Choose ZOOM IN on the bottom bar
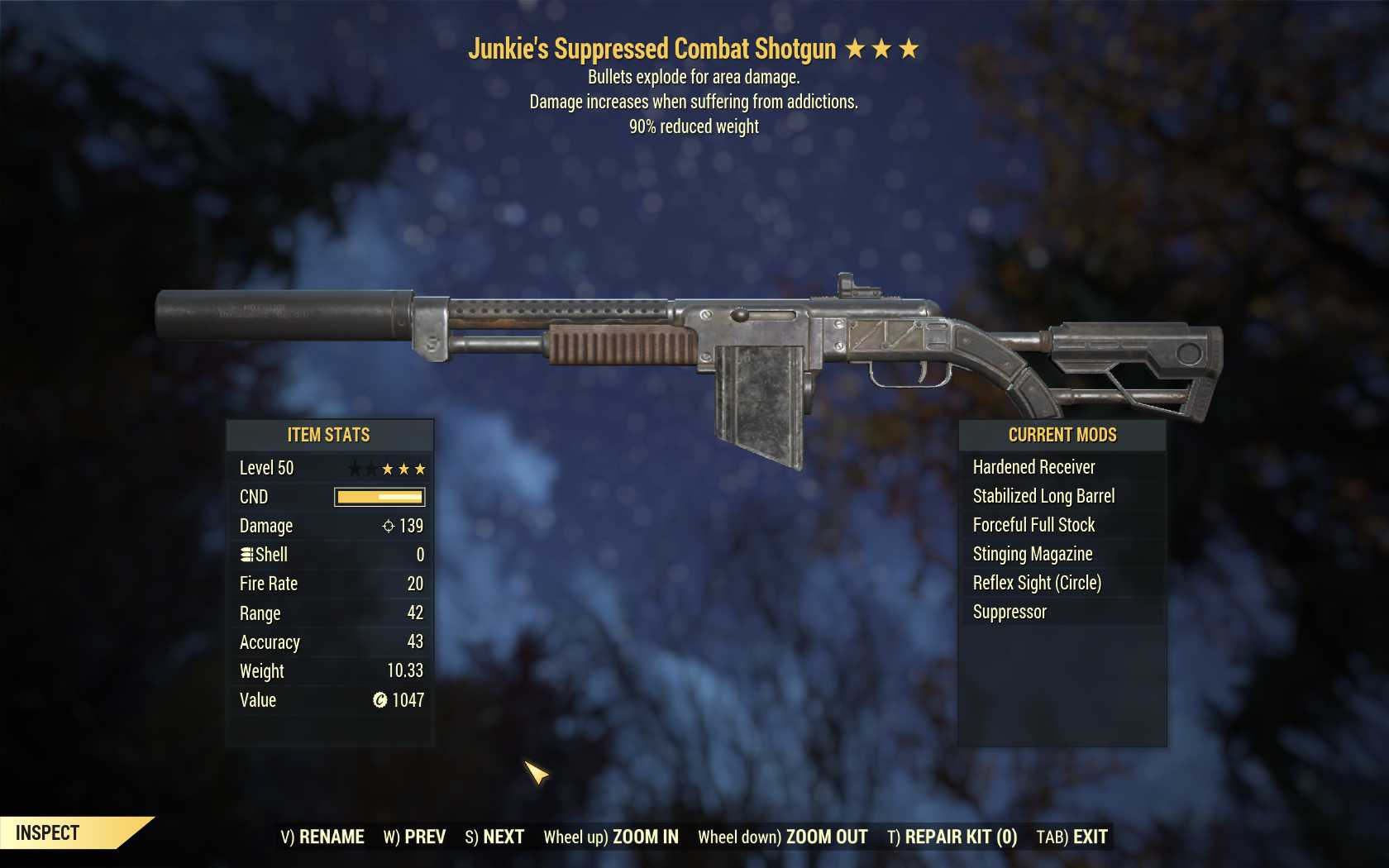The height and width of the screenshot is (868, 1389). (611, 837)
